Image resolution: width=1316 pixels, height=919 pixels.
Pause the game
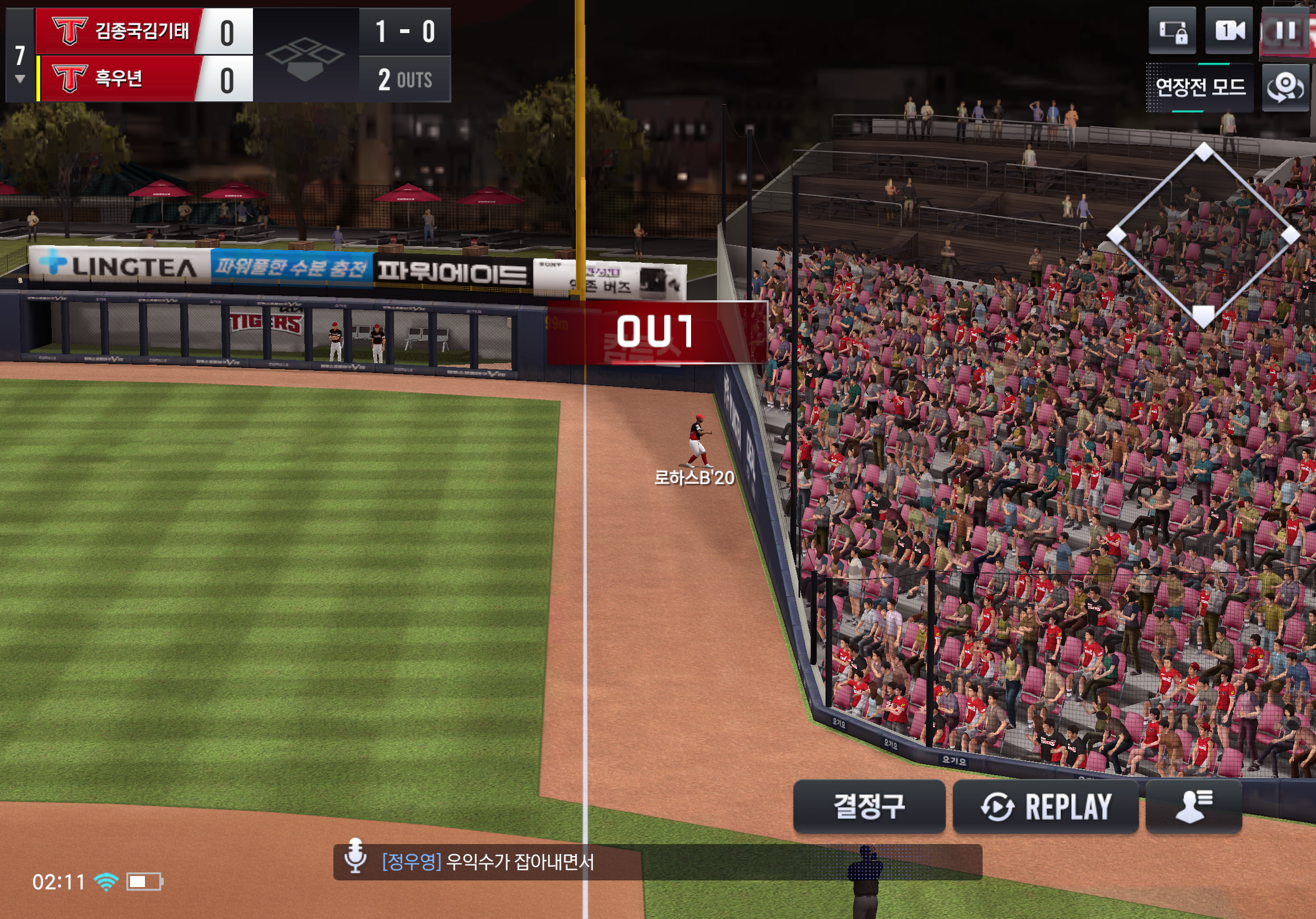point(1287,31)
